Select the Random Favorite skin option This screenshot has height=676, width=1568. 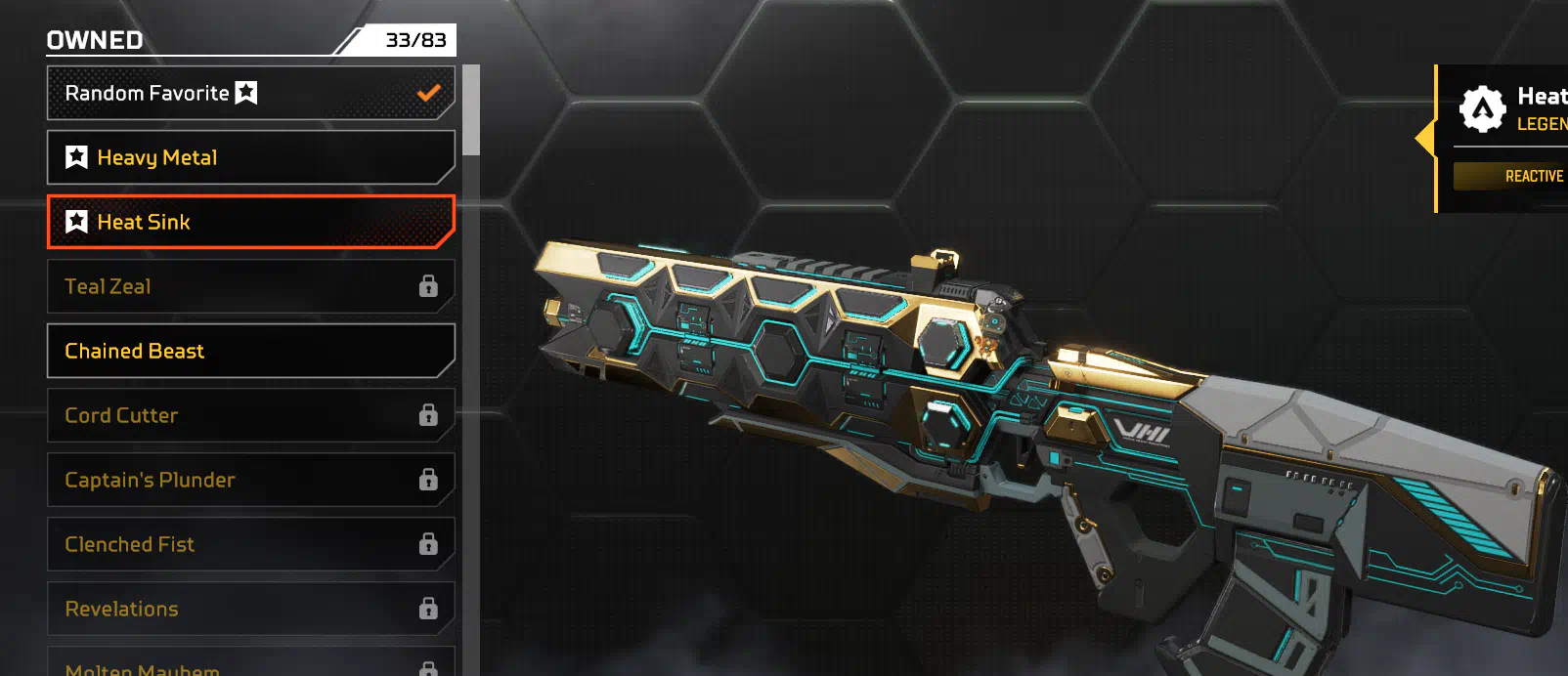tap(250, 93)
